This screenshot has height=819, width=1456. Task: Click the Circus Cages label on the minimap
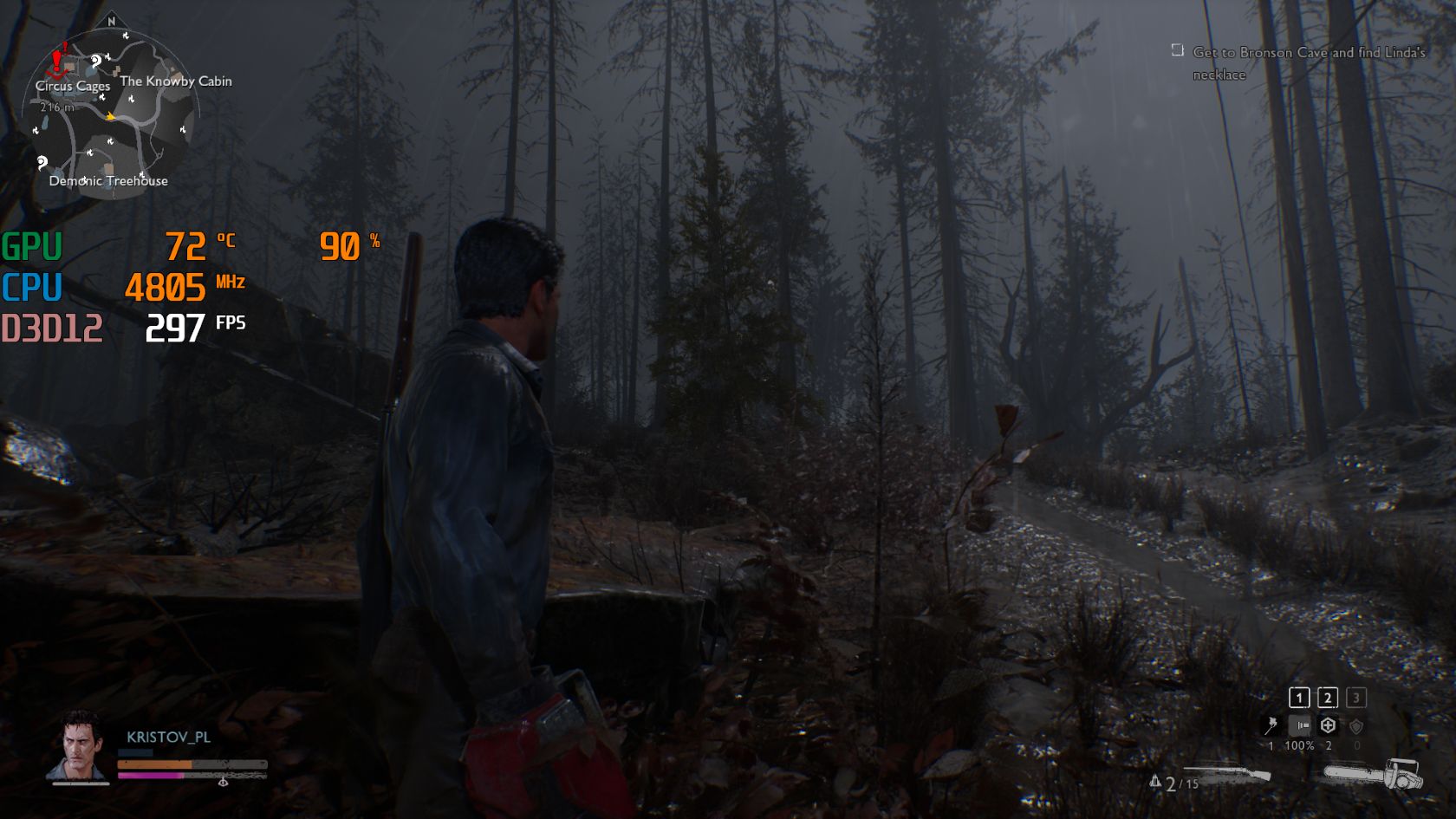click(74, 87)
